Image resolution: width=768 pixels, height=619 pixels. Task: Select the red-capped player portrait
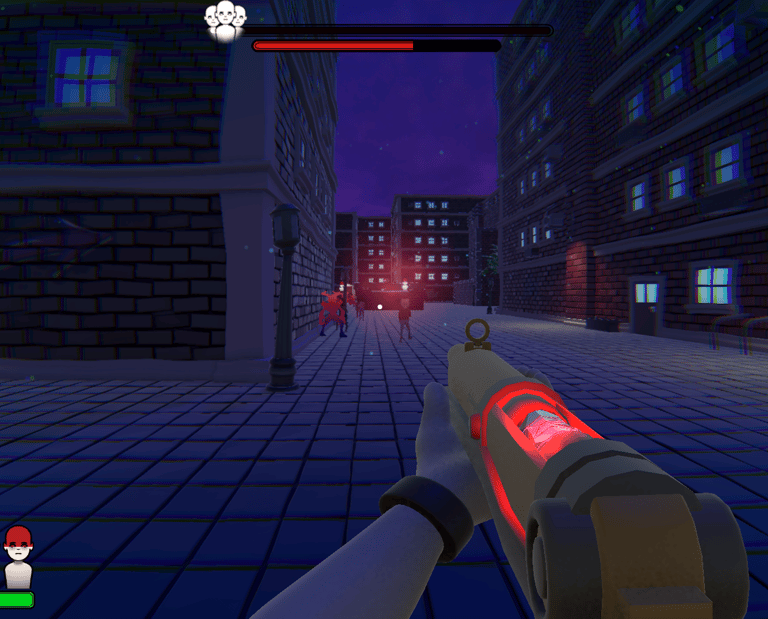point(18,556)
